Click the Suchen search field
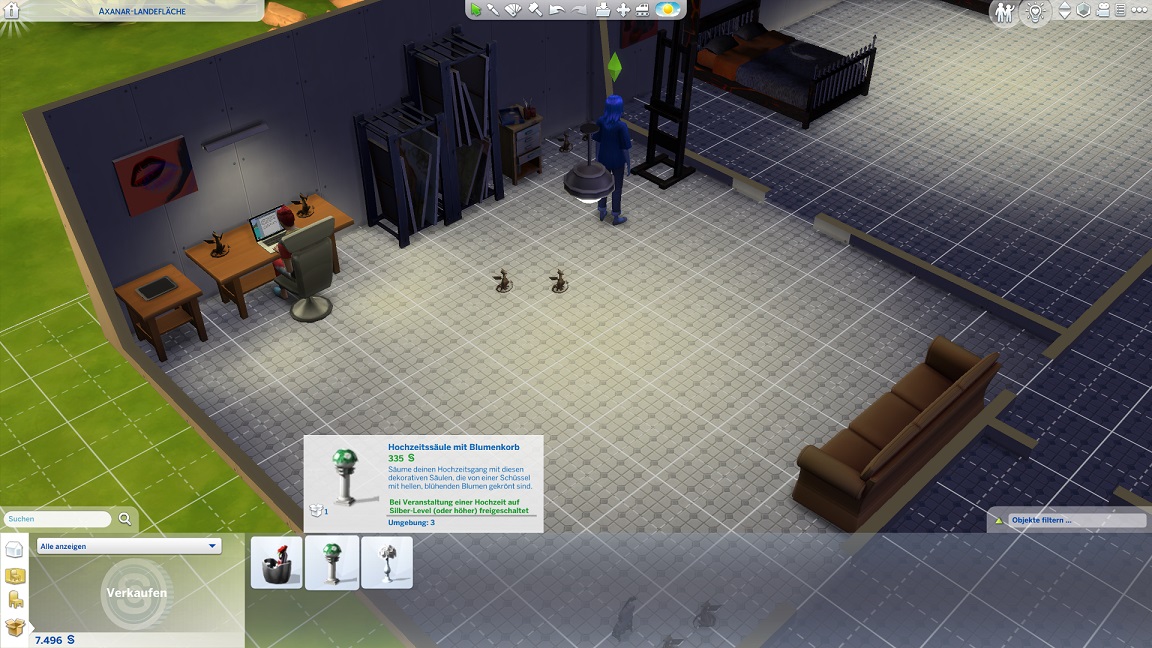Screen dimensions: 1152x648 [x=58, y=519]
